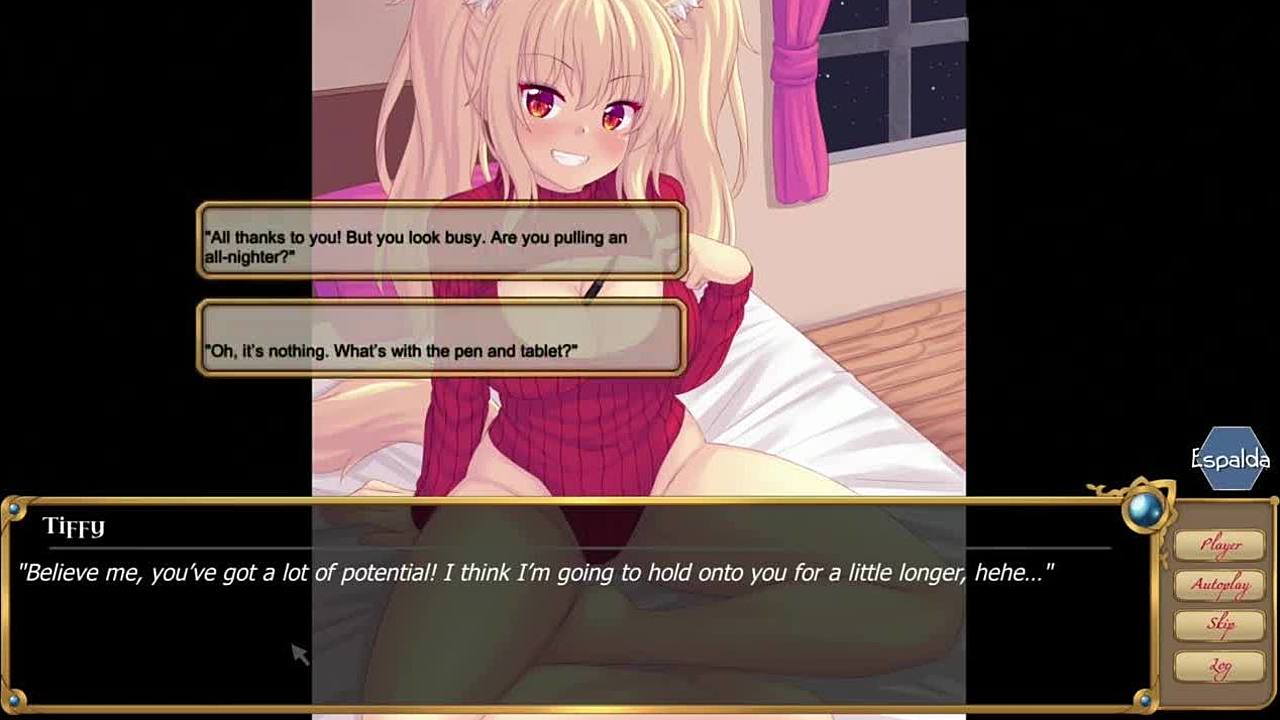Open the dialogue Log

pos(1220,666)
